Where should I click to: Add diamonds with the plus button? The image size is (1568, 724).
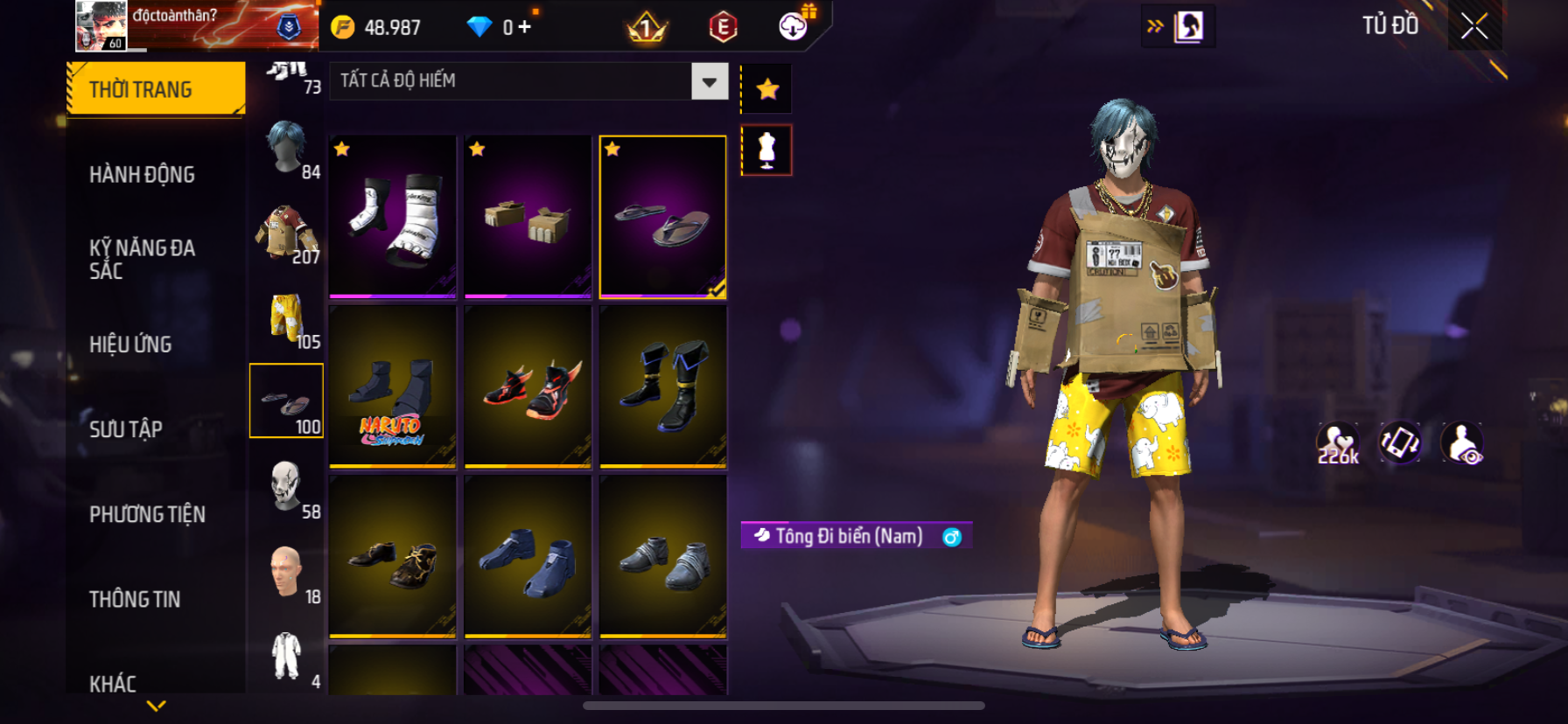[x=524, y=27]
